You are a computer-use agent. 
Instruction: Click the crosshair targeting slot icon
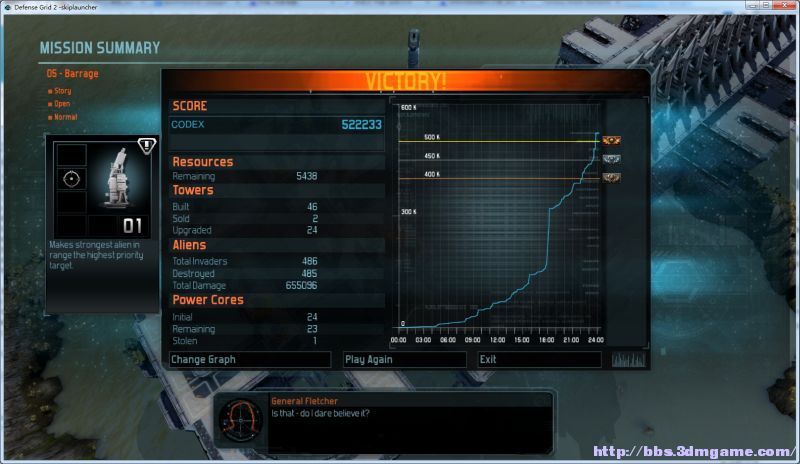(70, 179)
